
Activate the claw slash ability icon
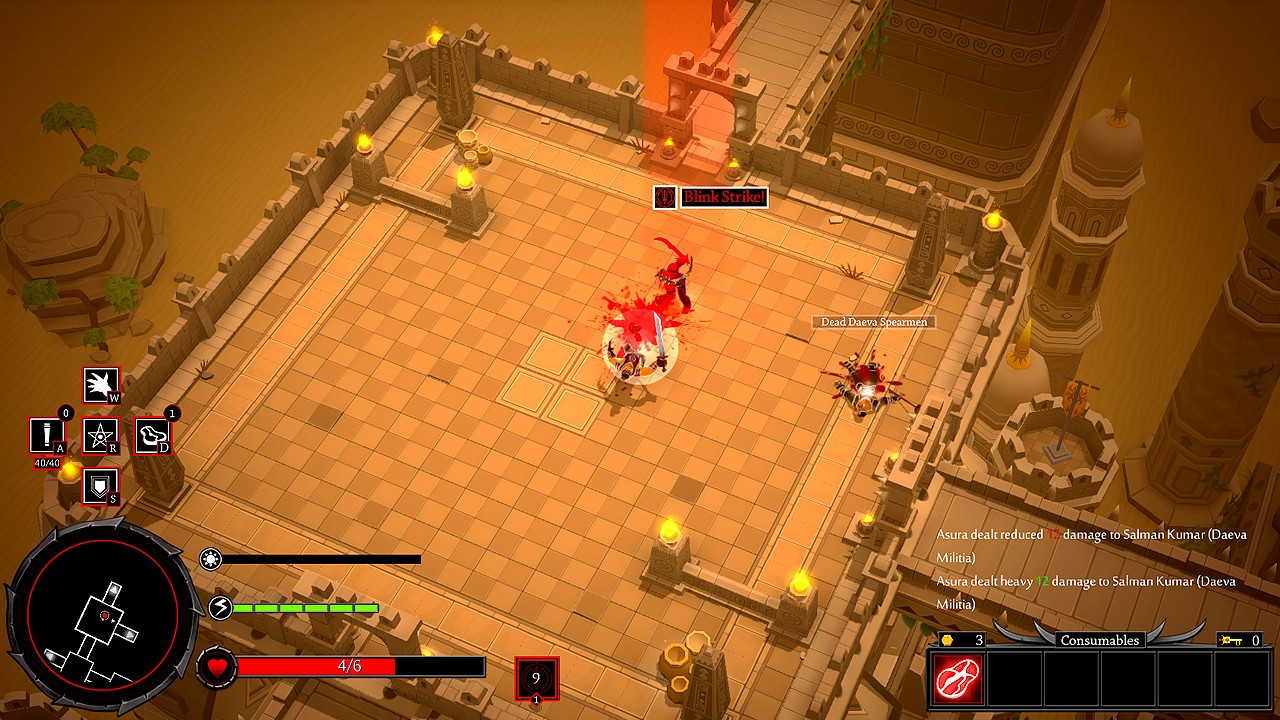click(100, 385)
